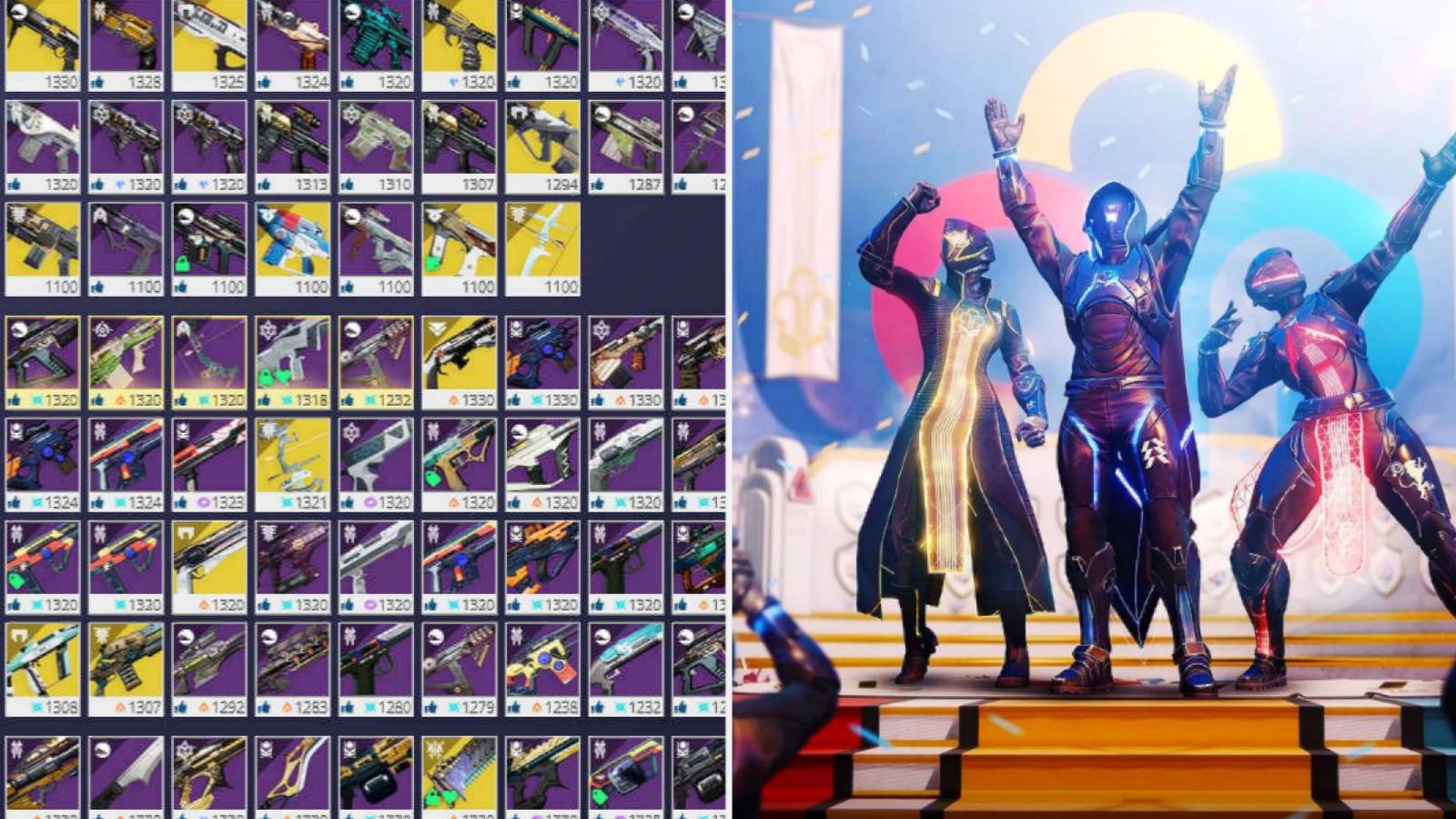The height and width of the screenshot is (819, 1456).
Task: Click the solar element icon next to the 1330 weapon
Action: pos(452,396)
